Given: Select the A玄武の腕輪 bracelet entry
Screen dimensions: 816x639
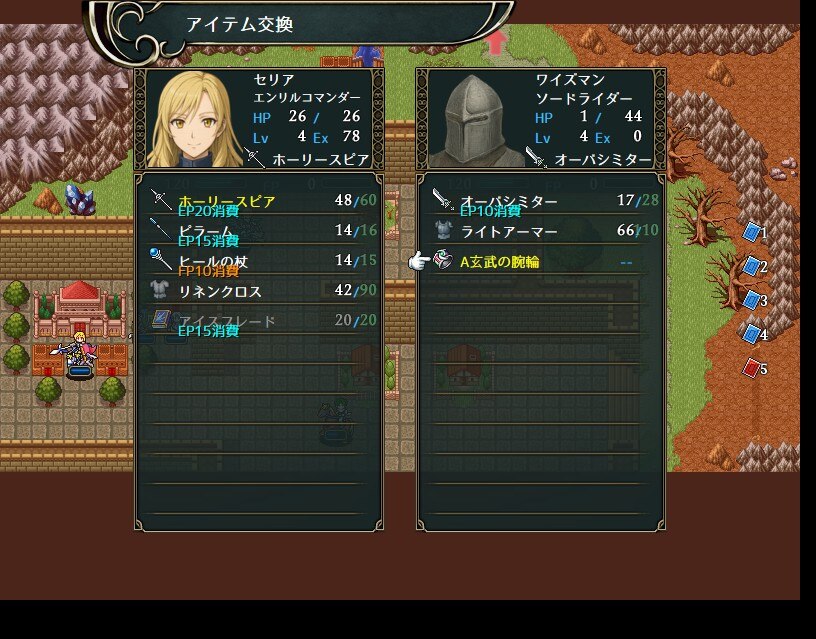Looking at the screenshot, I should [x=540, y=262].
